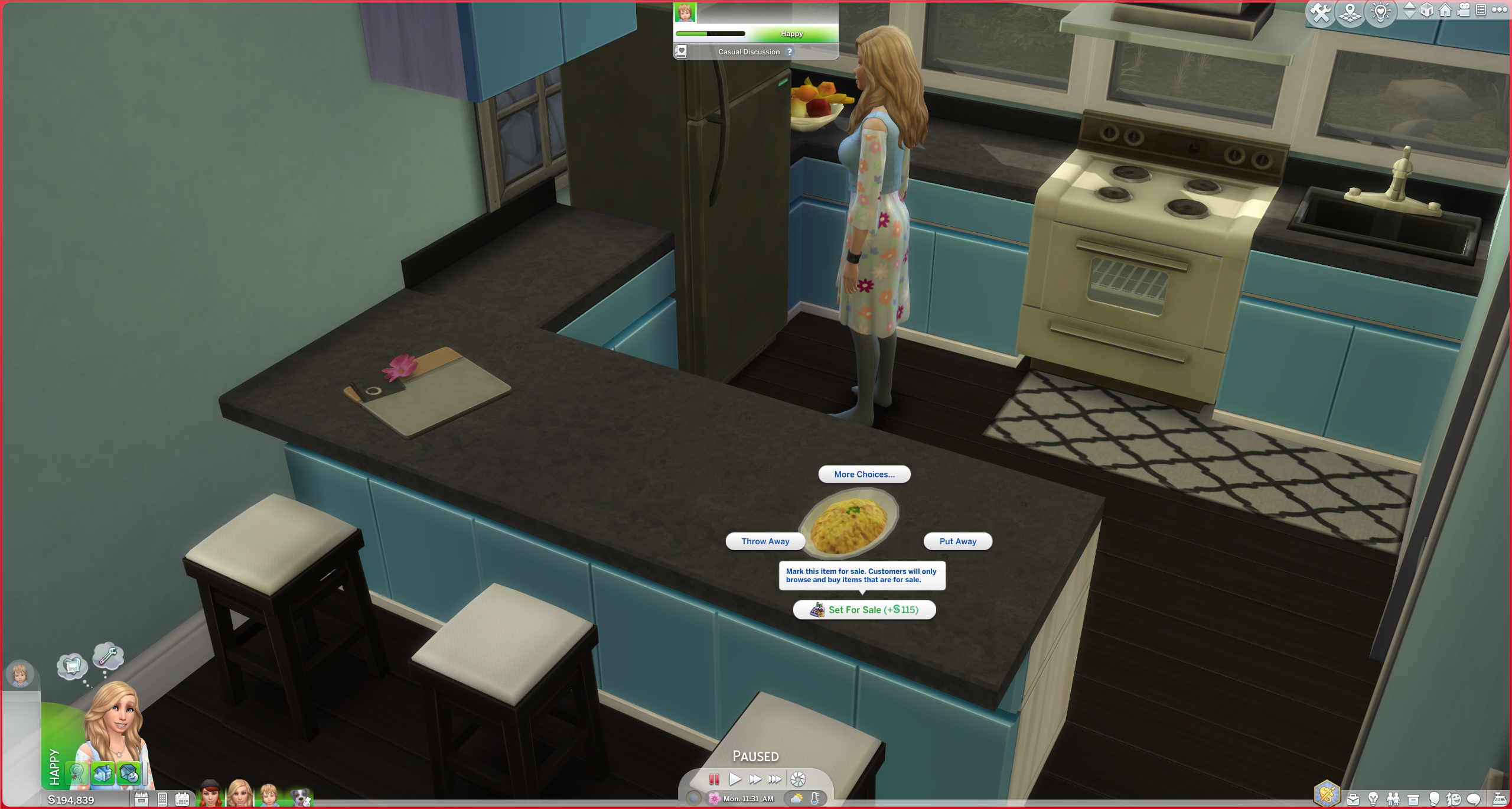Select Put Away from the food menu

click(x=957, y=541)
